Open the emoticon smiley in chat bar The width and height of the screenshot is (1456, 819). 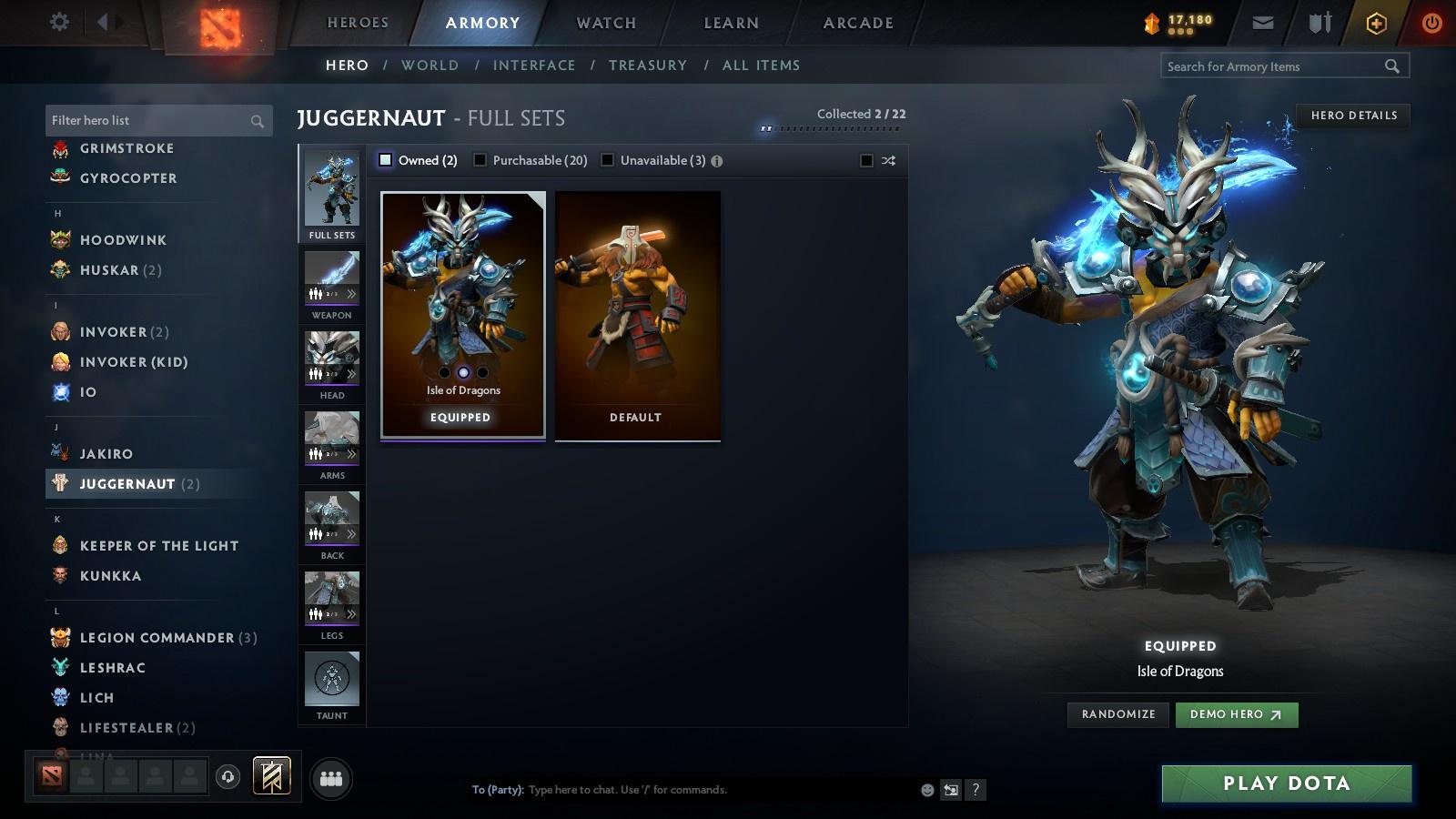pyautogui.click(x=925, y=790)
